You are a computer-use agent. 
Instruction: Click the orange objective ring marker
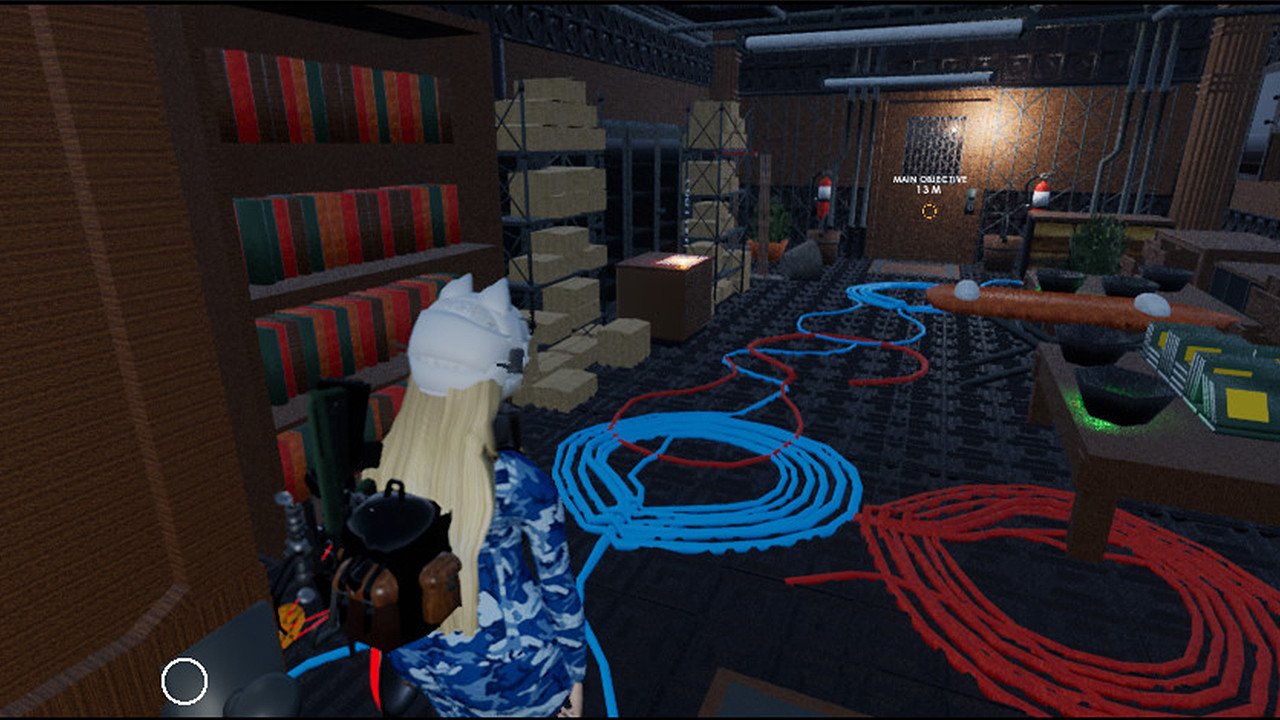coord(929,209)
